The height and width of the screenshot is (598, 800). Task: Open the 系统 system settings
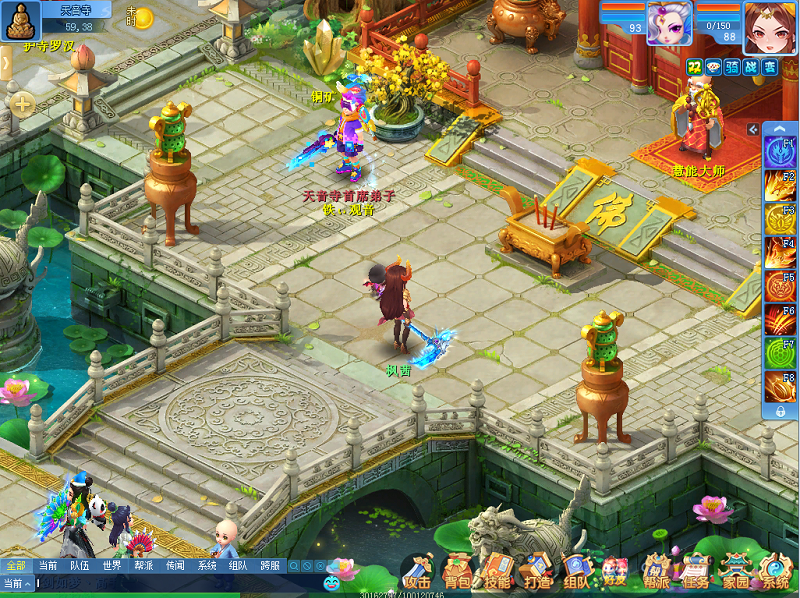coord(775,572)
